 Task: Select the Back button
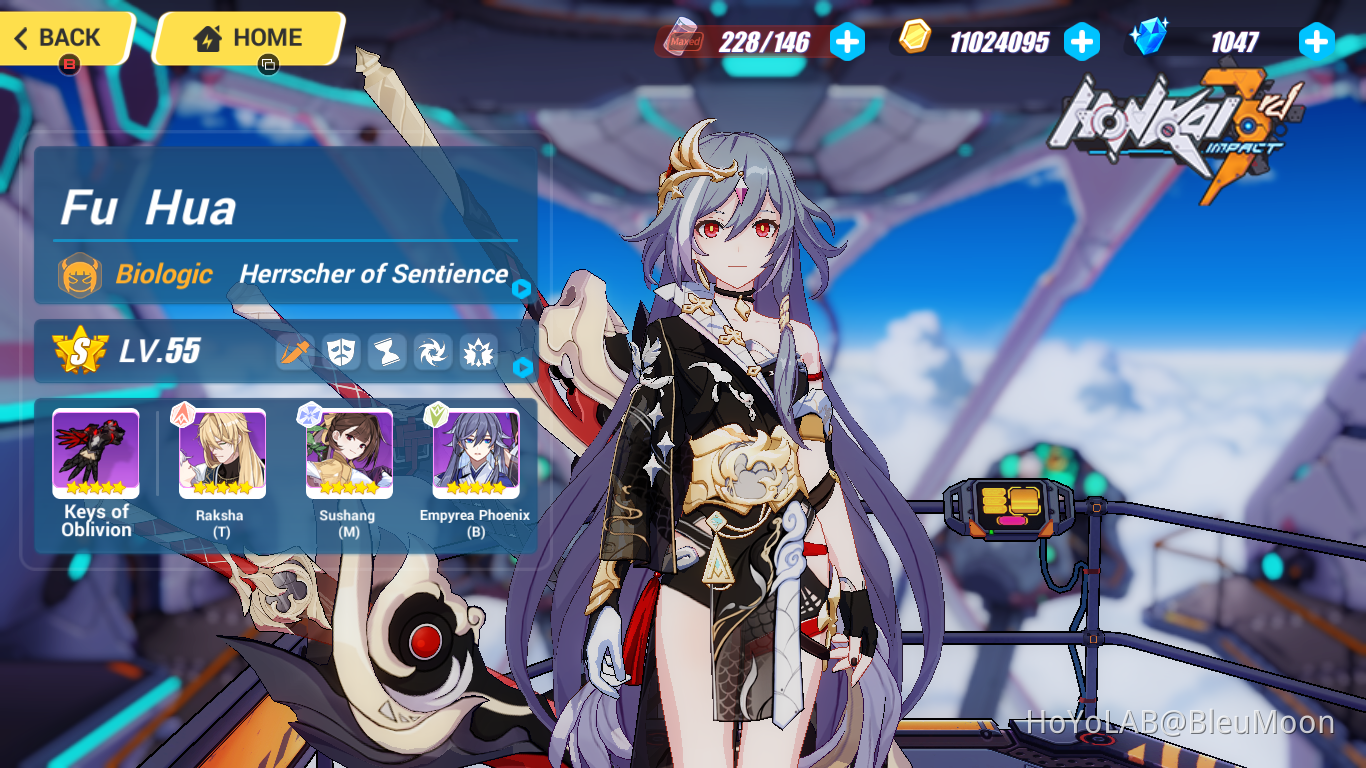tap(60, 37)
